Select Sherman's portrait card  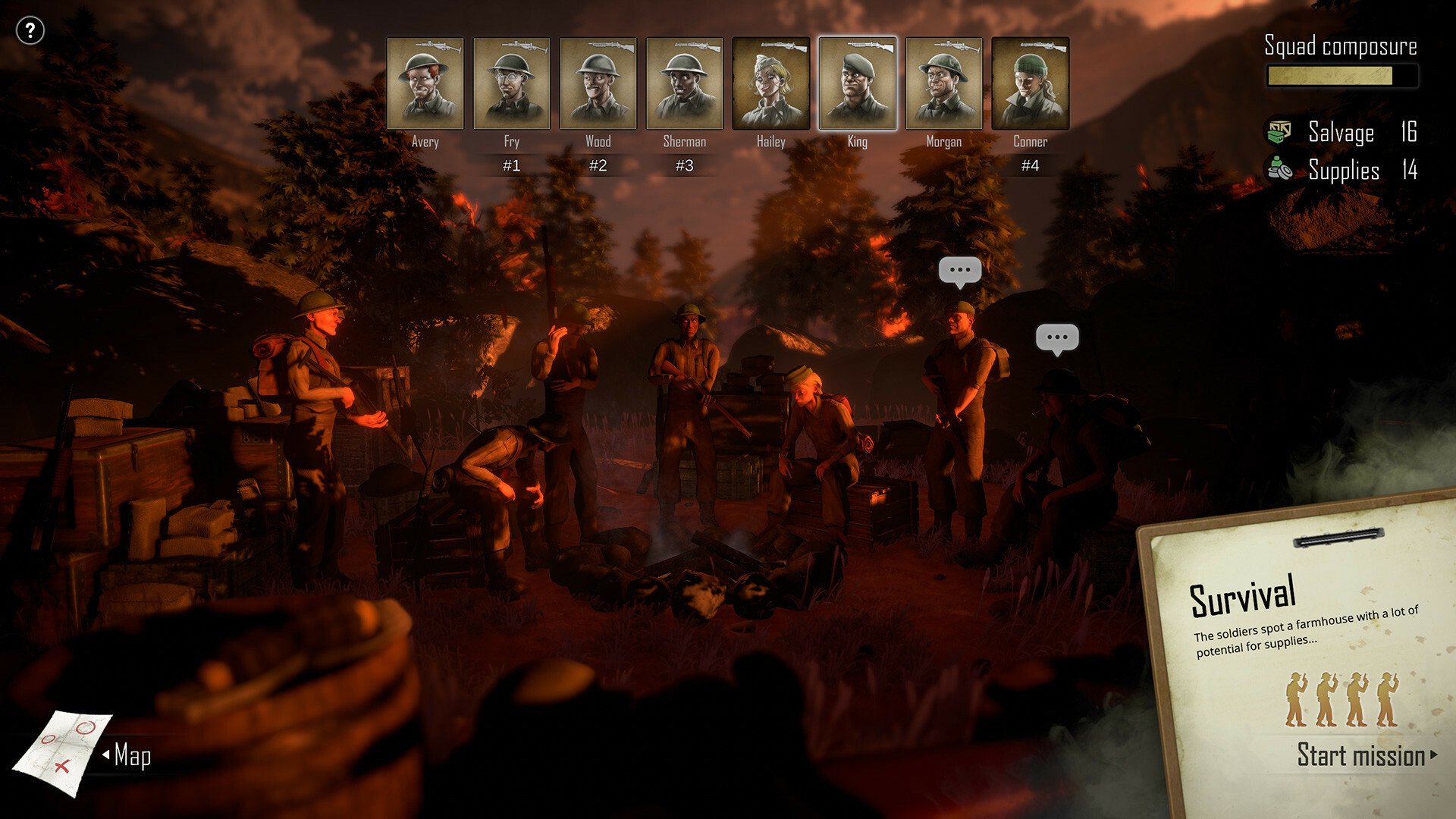685,83
